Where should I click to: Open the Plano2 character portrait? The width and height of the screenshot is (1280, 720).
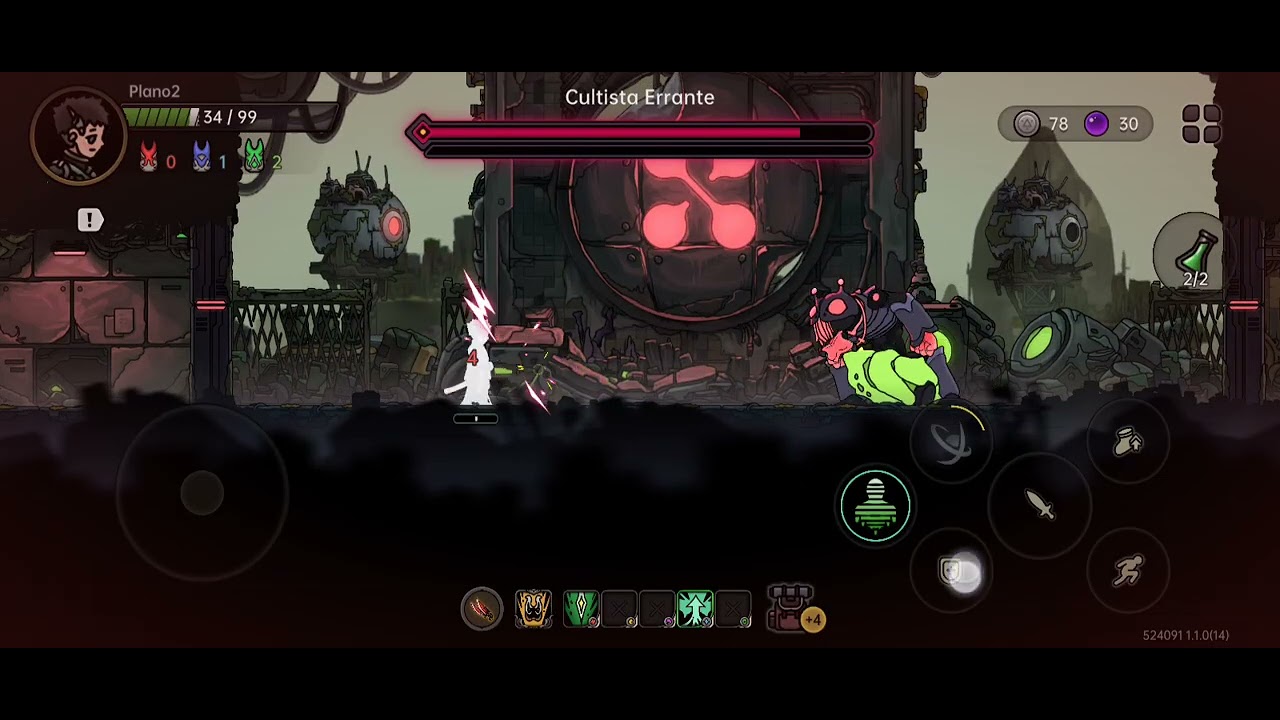pos(78,137)
